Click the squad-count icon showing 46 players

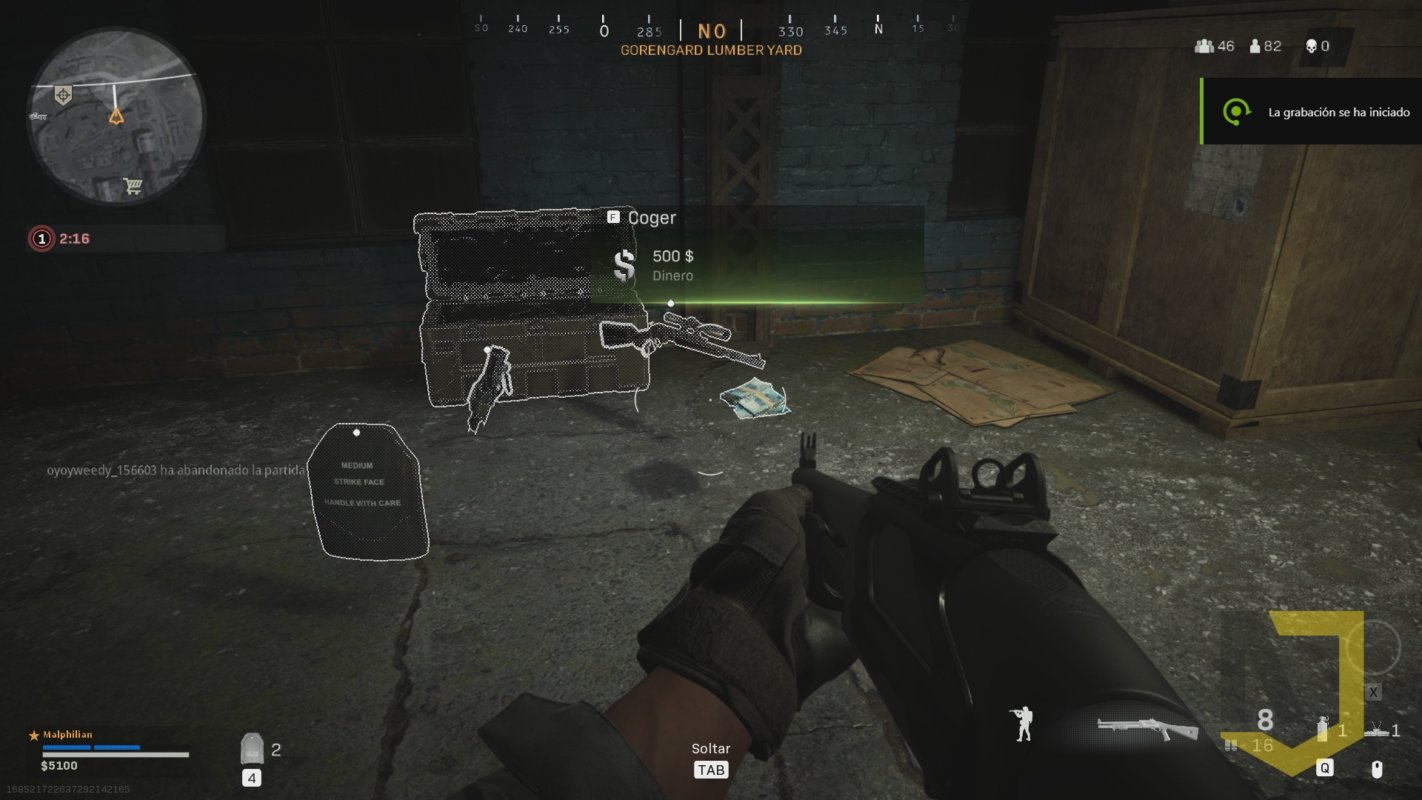[1204, 46]
